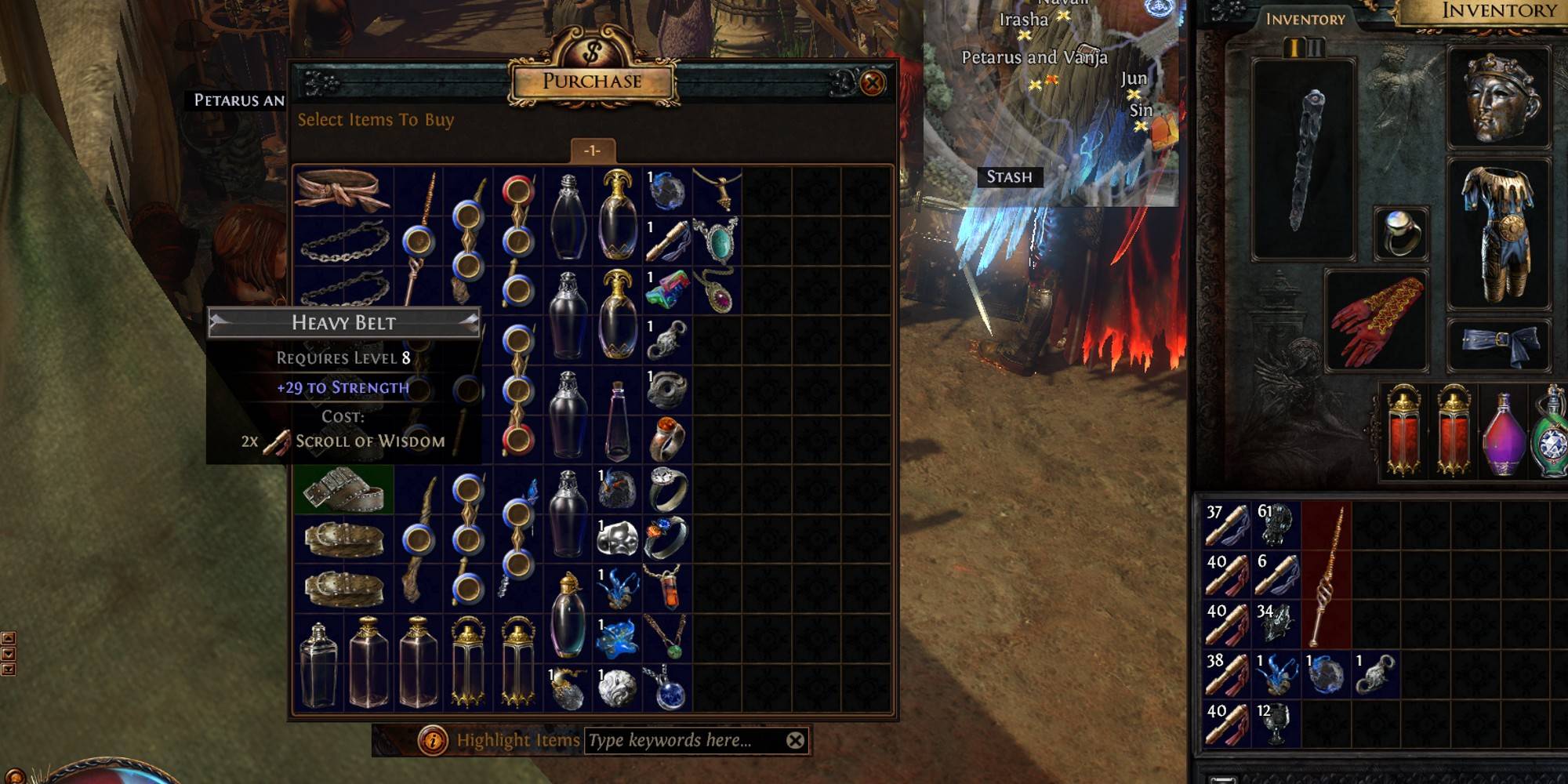The width and height of the screenshot is (1568, 784).
Task: Click the info icon beside Highlight Items
Action: 433,739
